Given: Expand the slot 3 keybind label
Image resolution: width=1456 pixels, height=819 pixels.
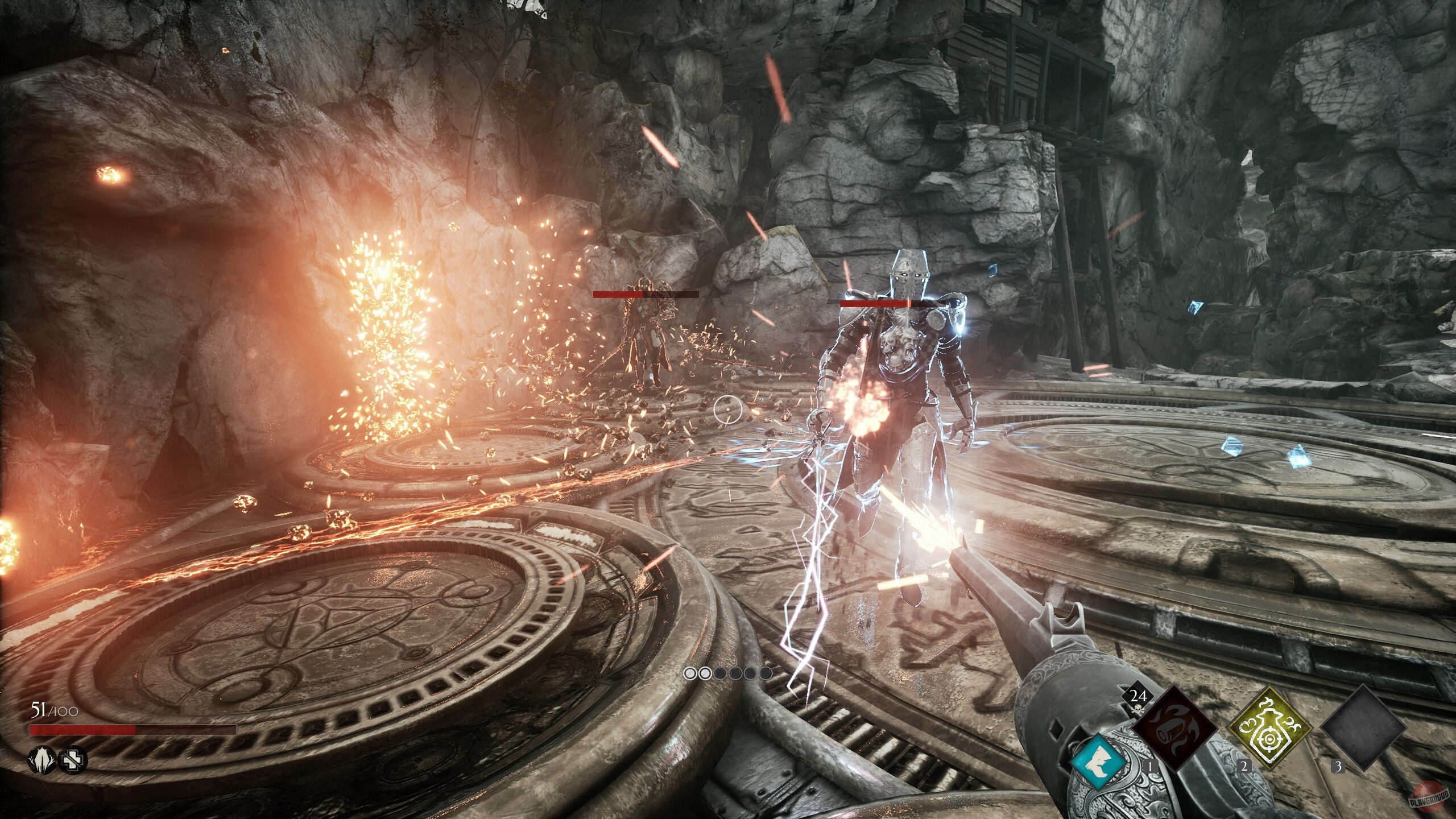Looking at the screenshot, I should tap(1338, 766).
